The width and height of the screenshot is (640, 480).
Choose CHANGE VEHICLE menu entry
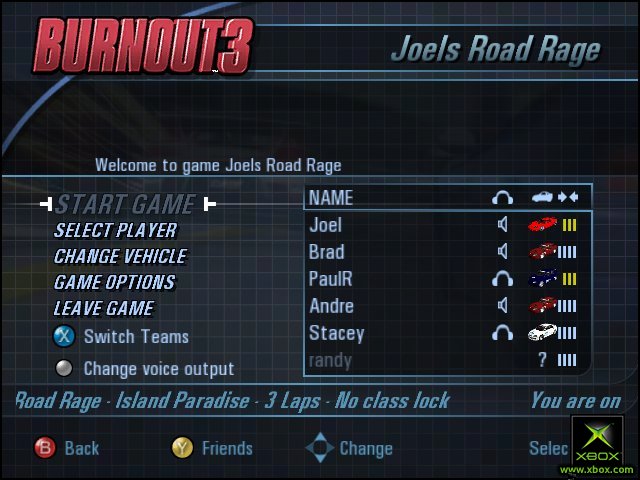tap(121, 257)
